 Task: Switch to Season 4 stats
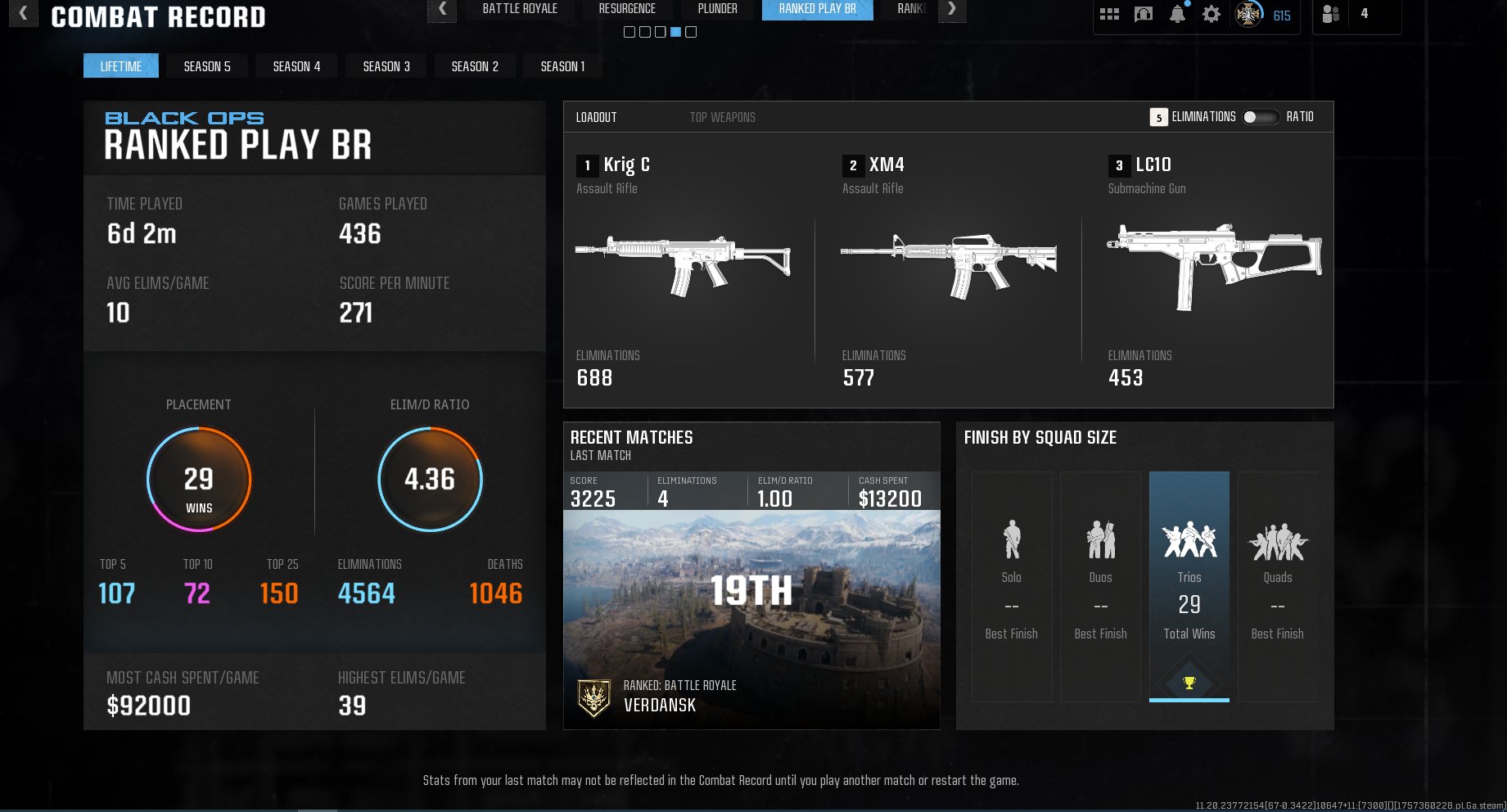(x=296, y=66)
